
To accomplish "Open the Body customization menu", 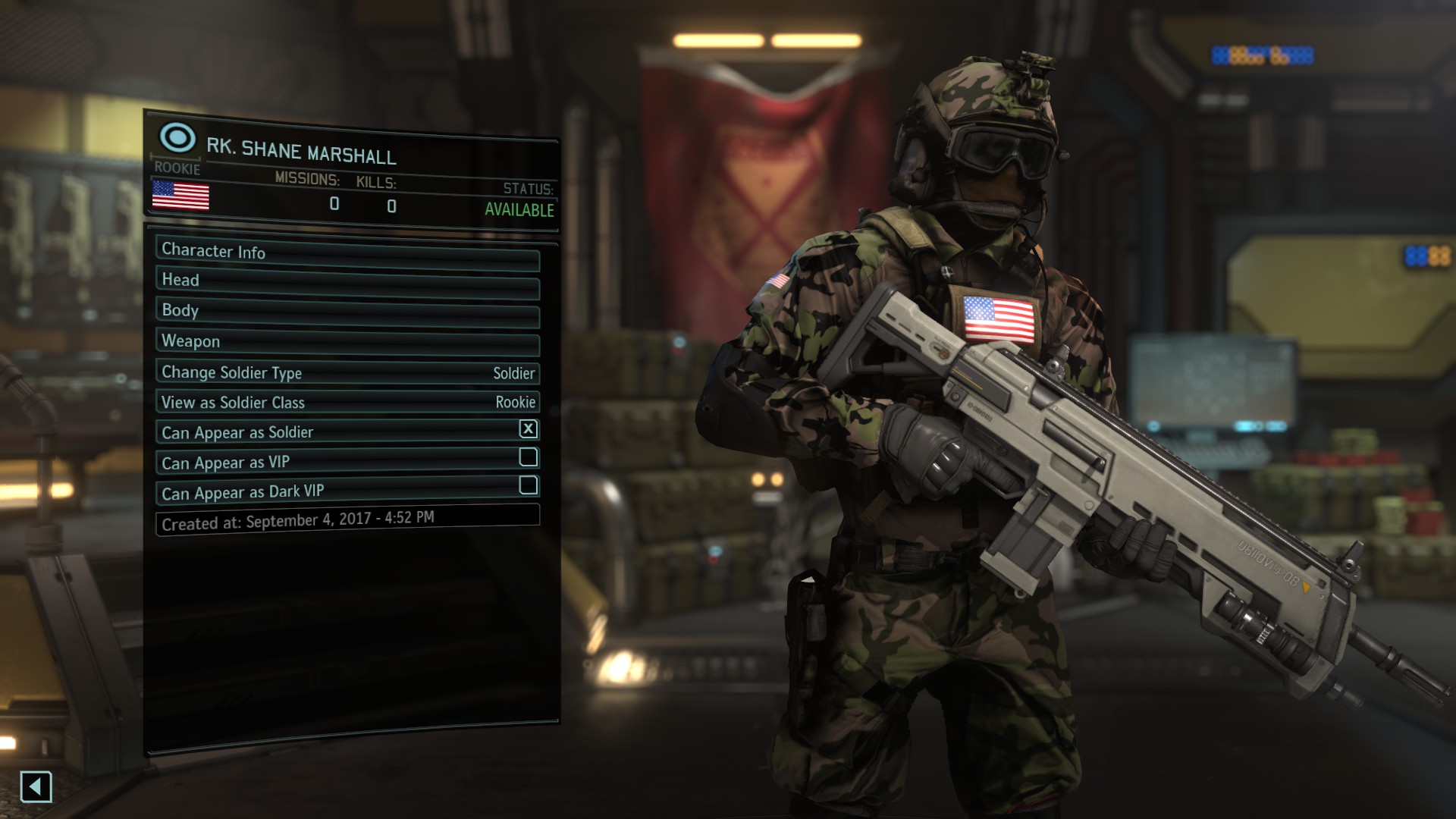I will (347, 312).
